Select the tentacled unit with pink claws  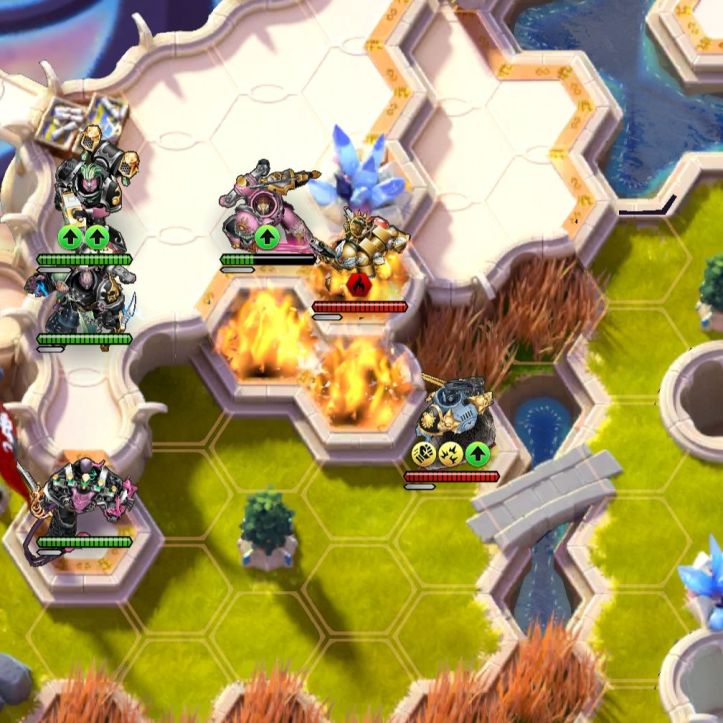pyautogui.click(x=80, y=500)
